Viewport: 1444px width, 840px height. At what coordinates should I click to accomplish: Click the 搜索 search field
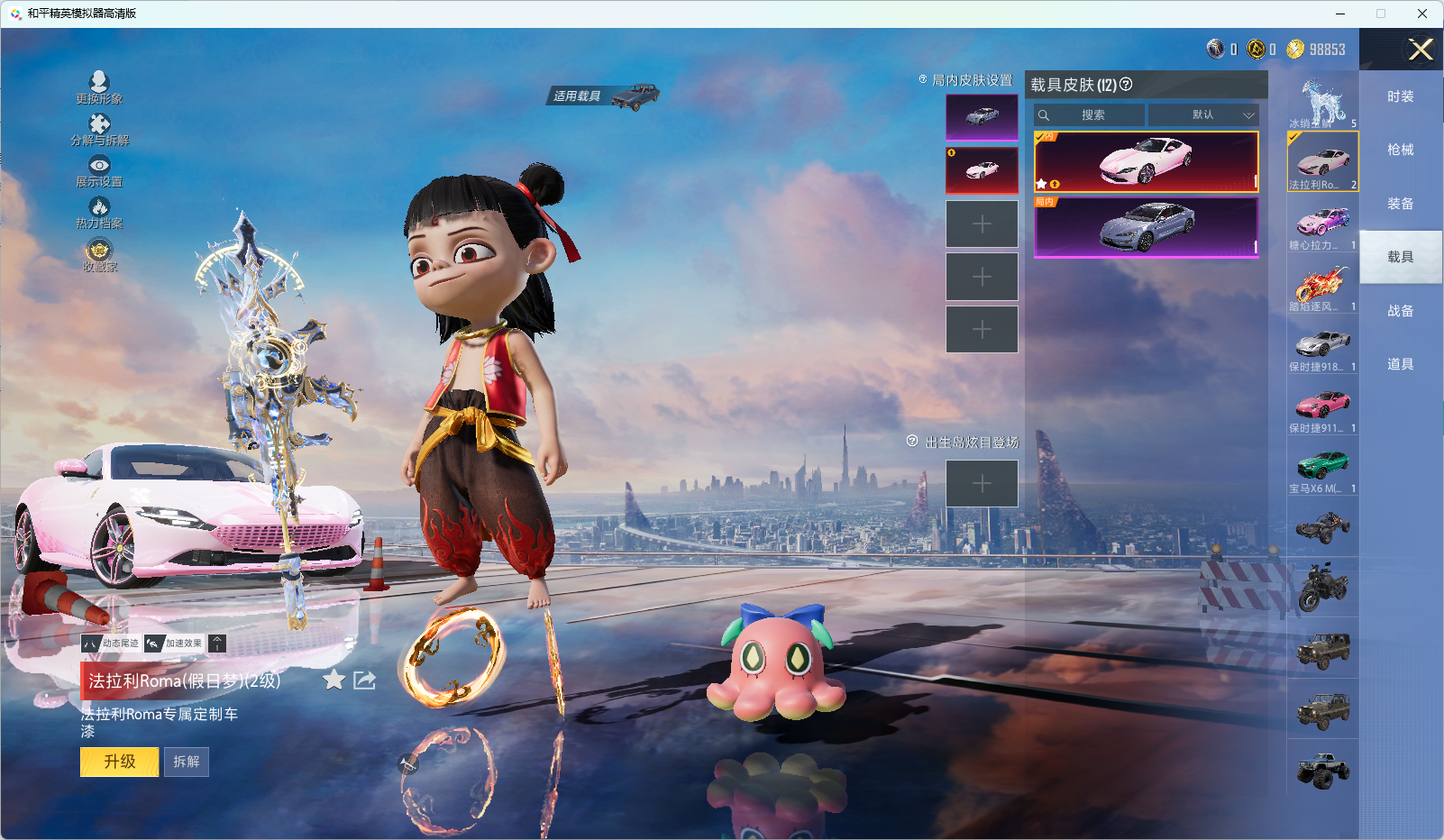1091,115
